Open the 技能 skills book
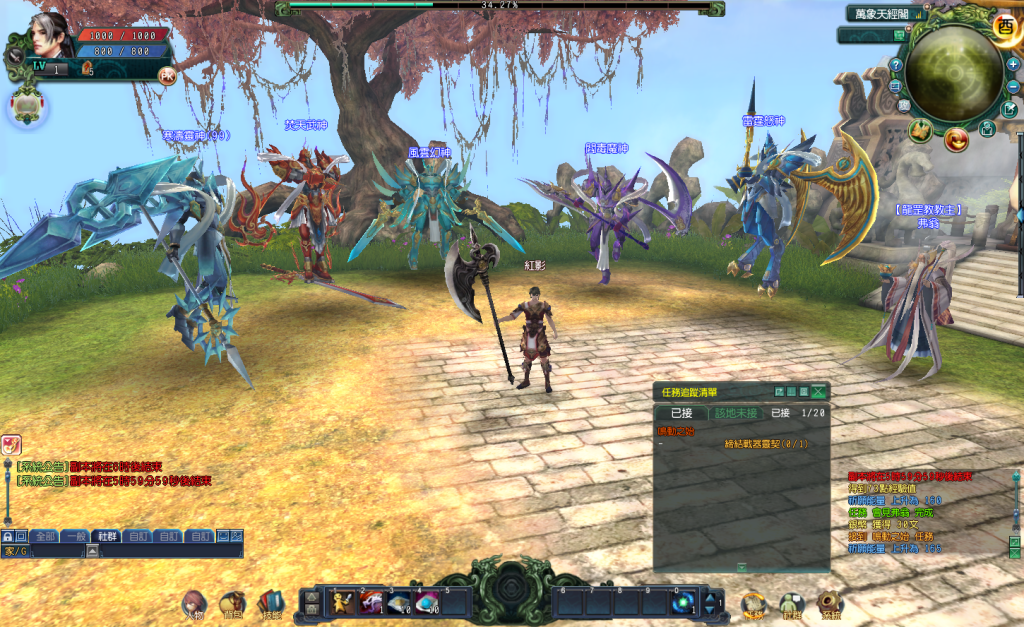 [x=270, y=602]
